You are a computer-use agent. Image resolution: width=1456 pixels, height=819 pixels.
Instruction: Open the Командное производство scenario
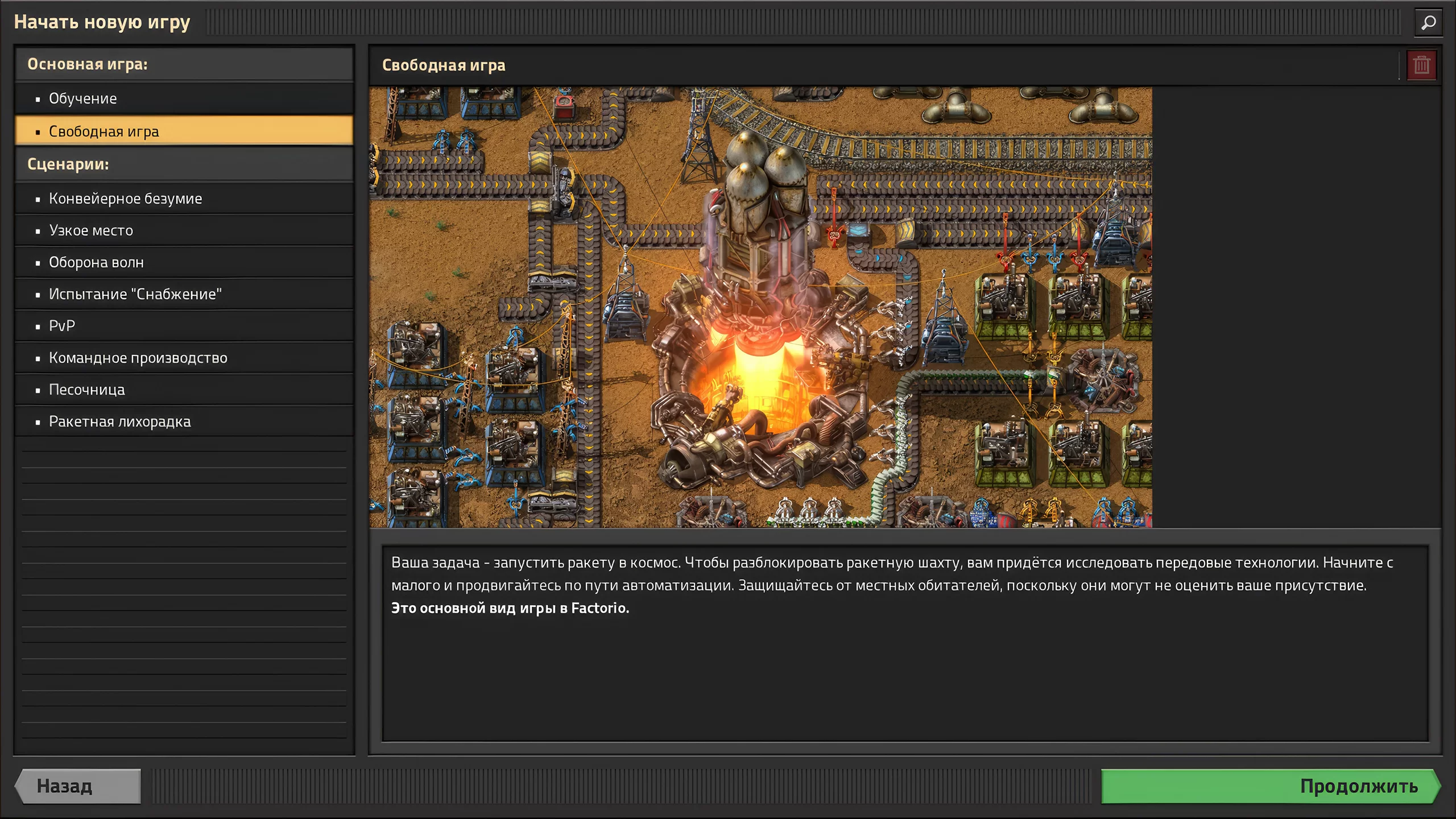click(x=138, y=358)
